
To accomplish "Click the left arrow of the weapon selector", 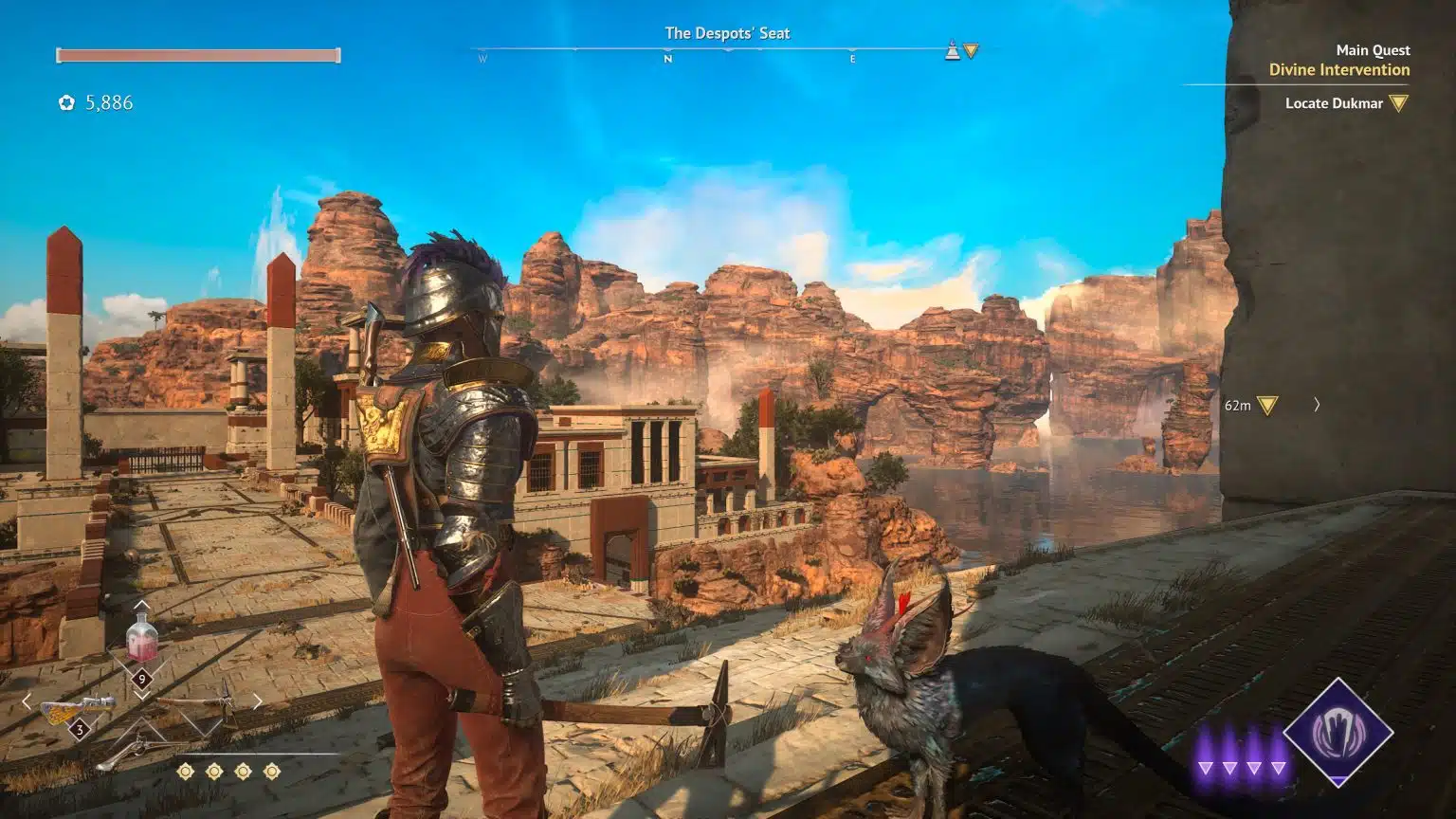I will point(27,701).
